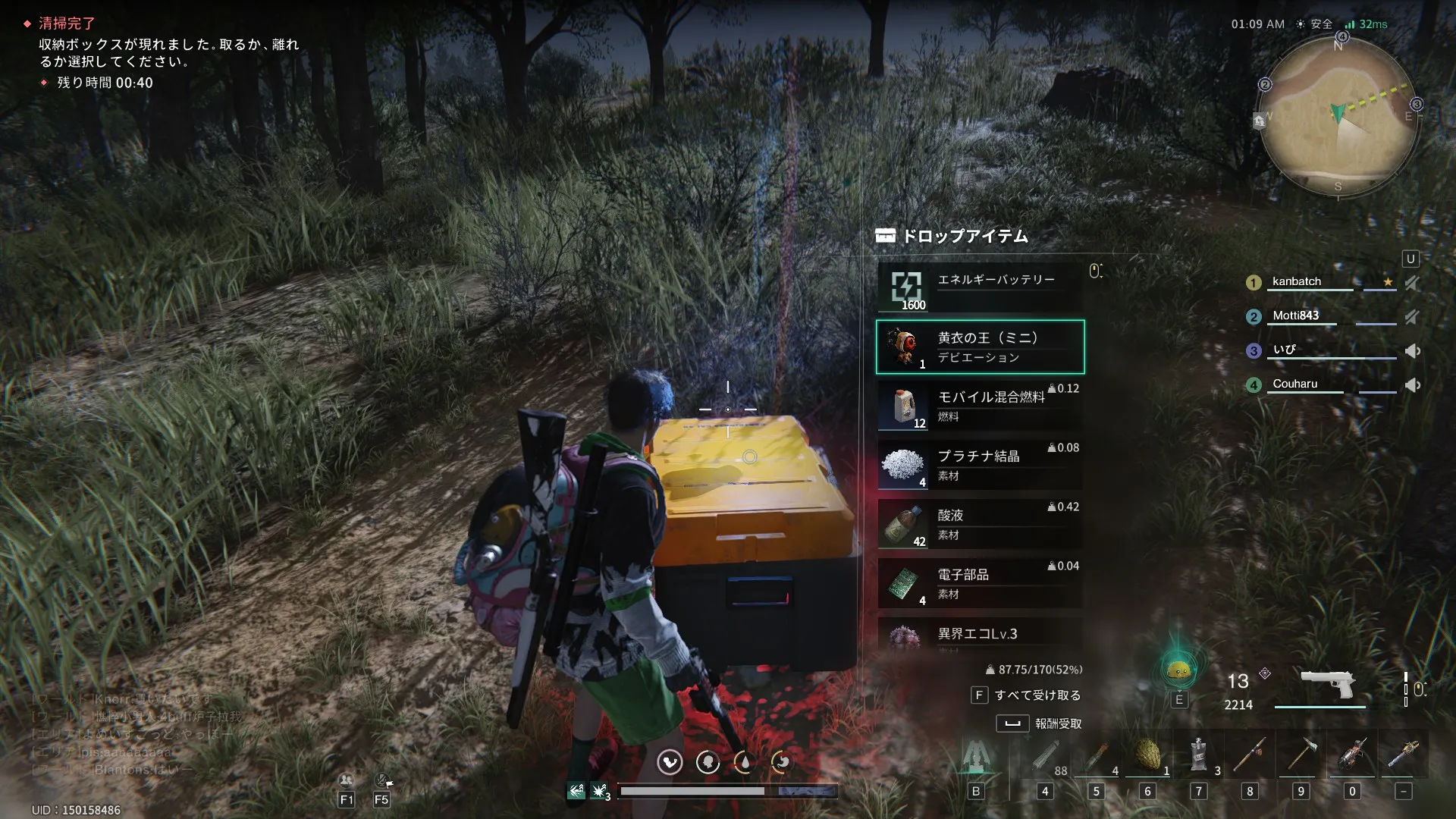Equip the fishing rod hotbar slot
The image size is (1456, 819).
(x=1250, y=756)
